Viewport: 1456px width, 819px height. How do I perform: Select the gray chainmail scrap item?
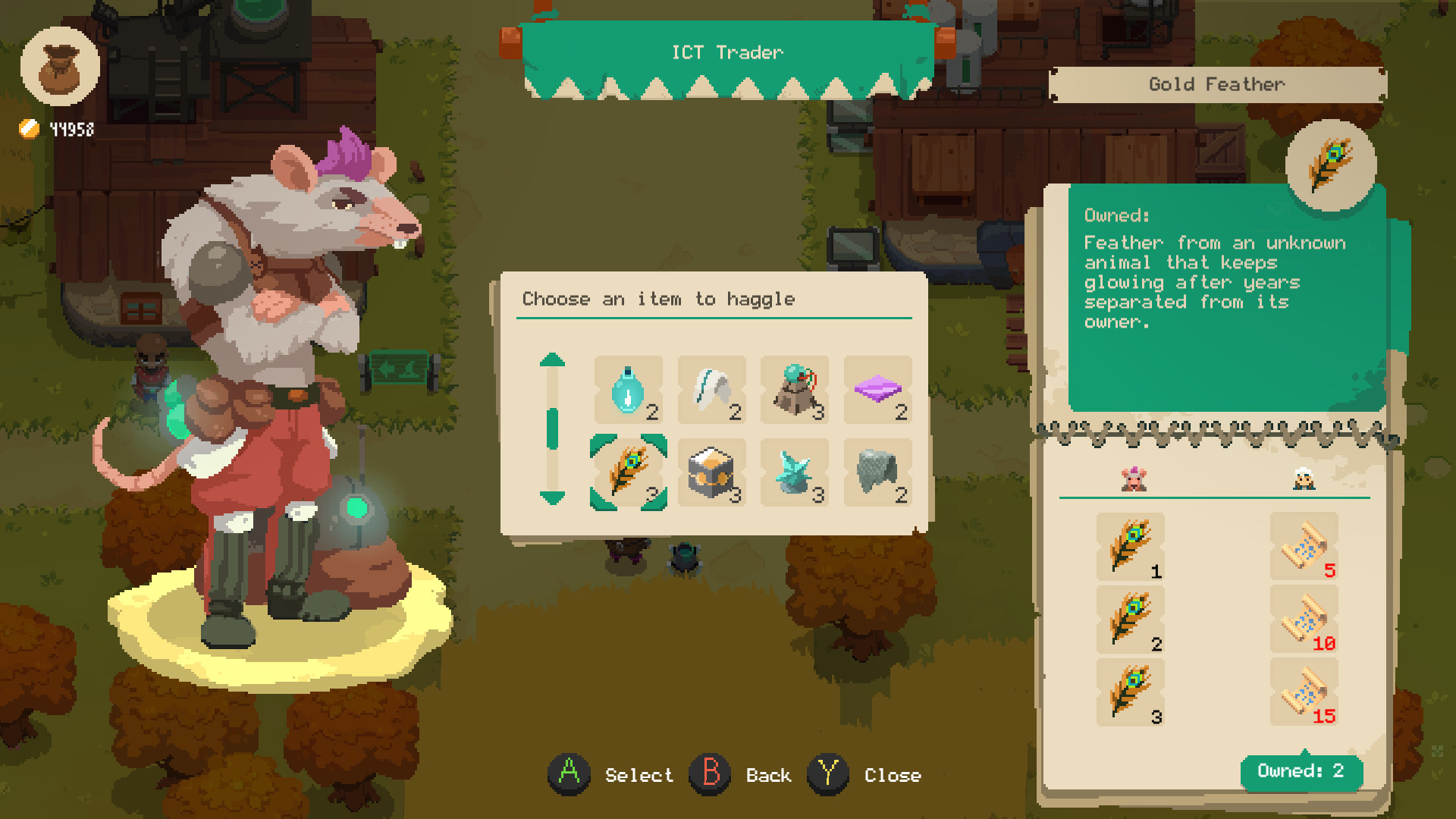878,472
